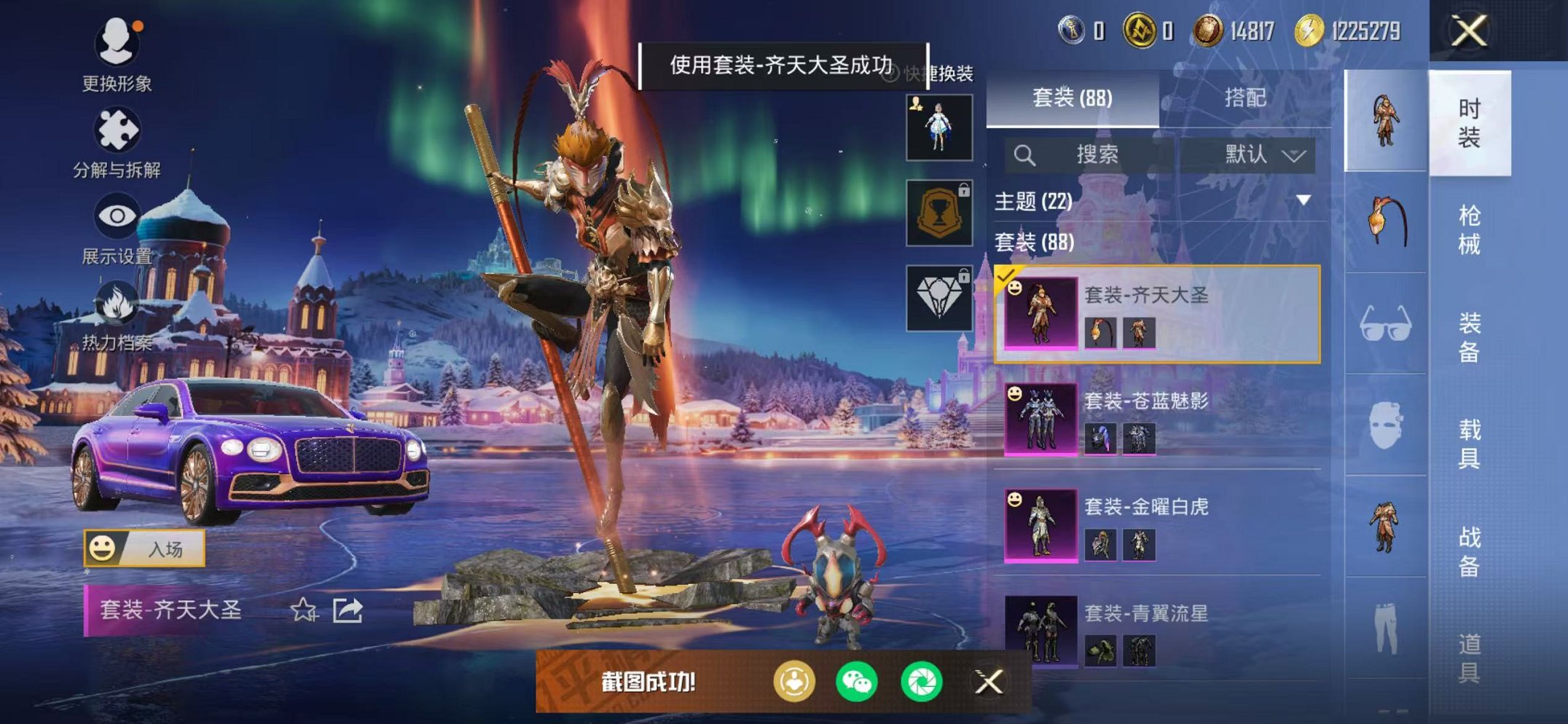The width and height of the screenshot is (1568, 724).
Task: Open 展示设置 display settings
Action: (119, 216)
